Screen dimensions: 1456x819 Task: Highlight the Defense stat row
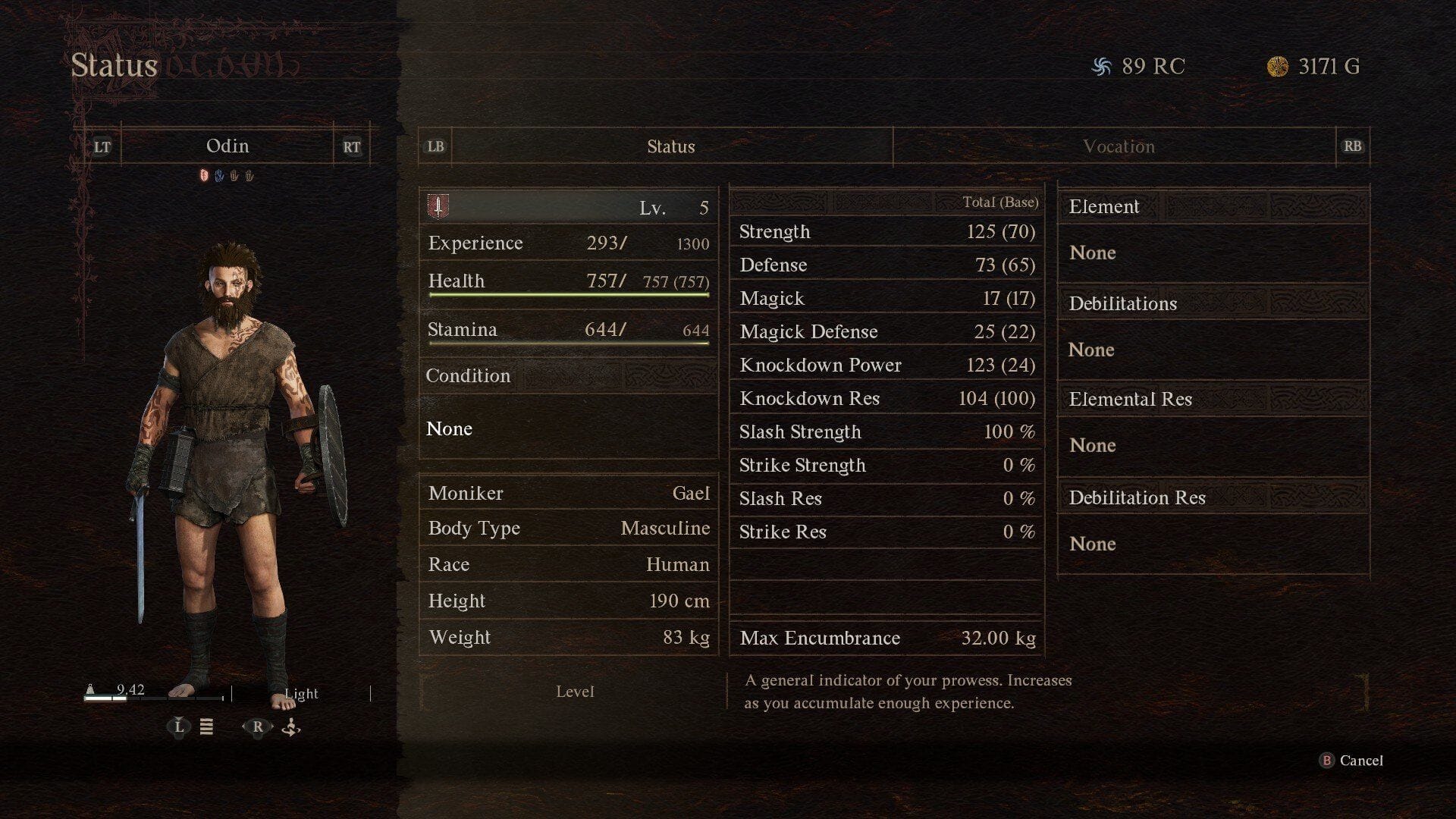pos(886,265)
